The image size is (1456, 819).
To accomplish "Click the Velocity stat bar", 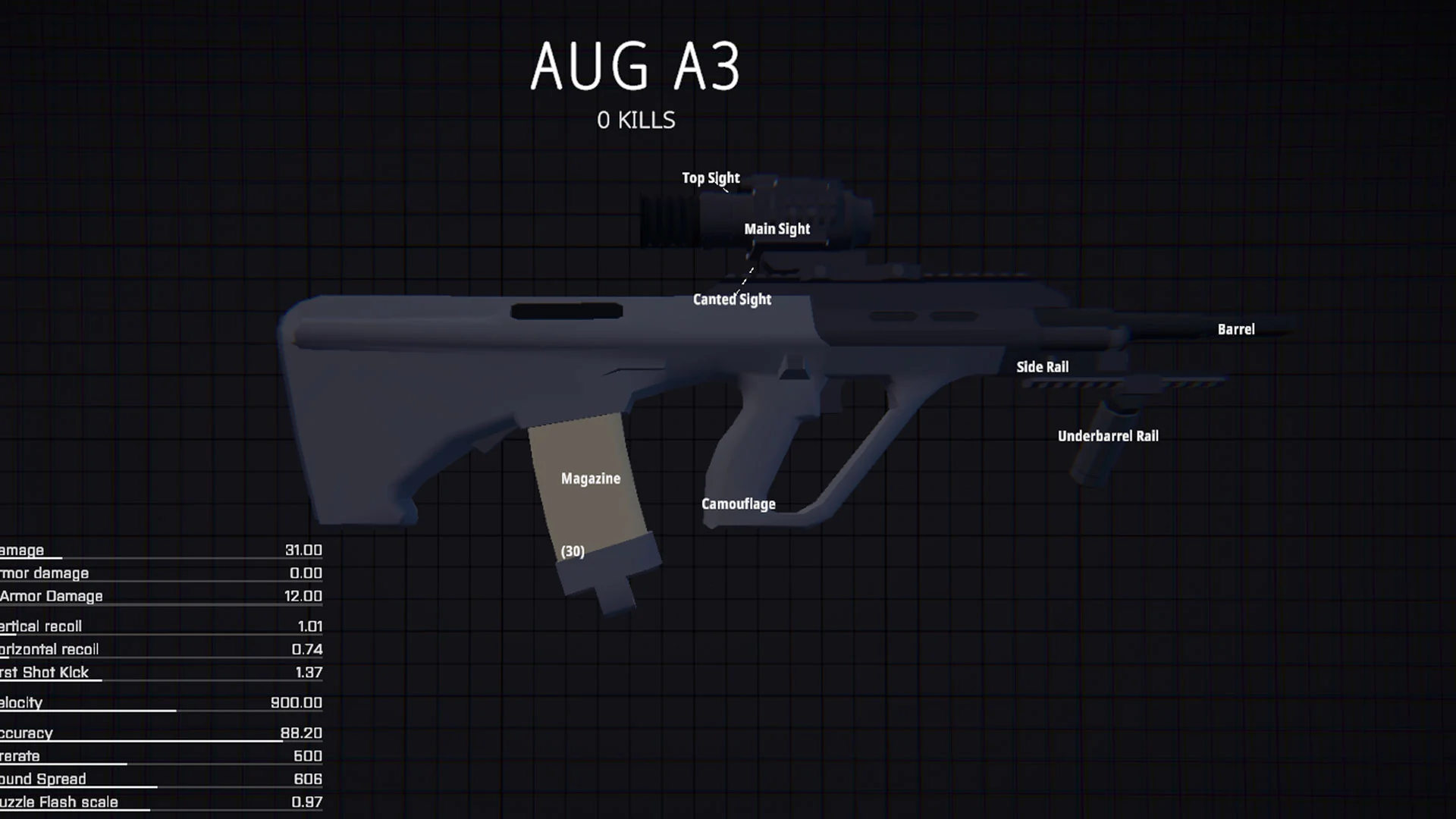I will pyautogui.click(x=161, y=702).
